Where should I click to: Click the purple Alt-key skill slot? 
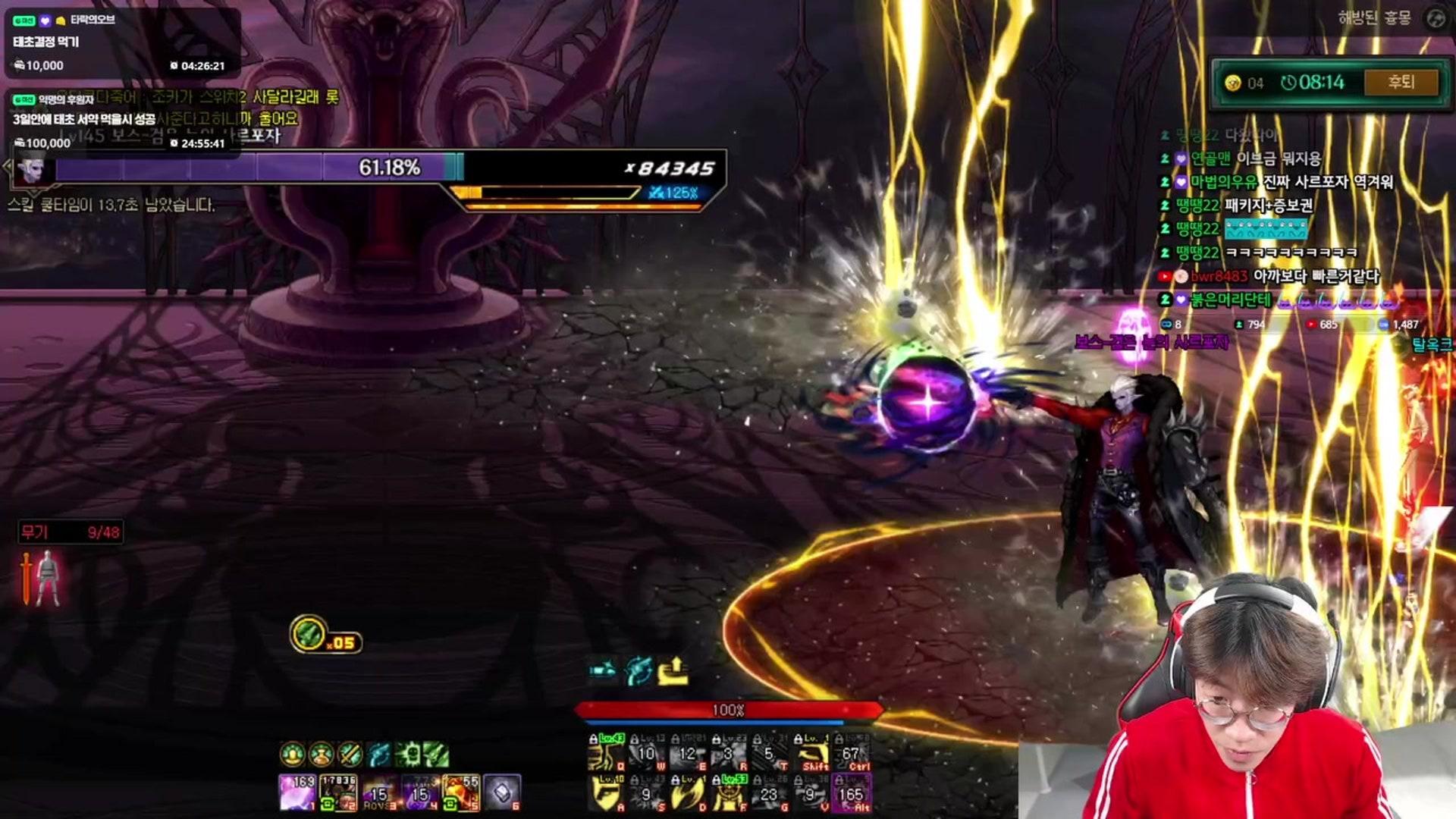[x=852, y=793]
